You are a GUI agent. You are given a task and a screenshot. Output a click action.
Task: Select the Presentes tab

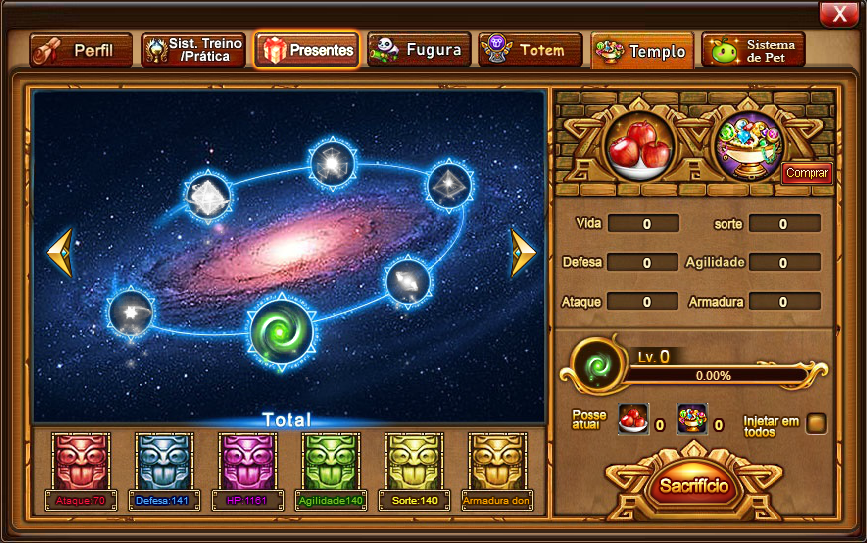[307, 50]
